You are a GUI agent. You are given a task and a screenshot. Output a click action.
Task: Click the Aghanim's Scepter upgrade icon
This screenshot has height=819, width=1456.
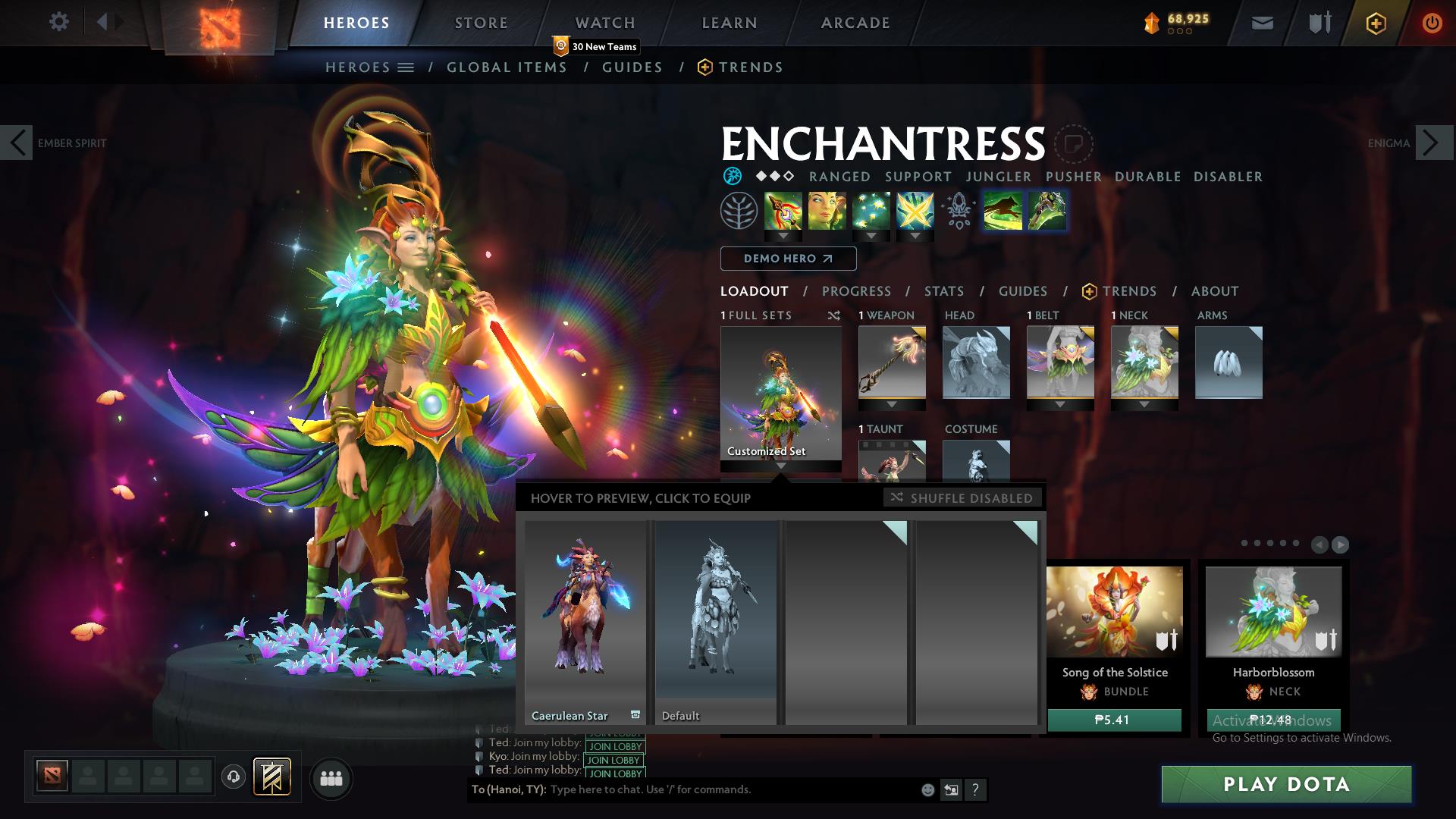coord(958,212)
